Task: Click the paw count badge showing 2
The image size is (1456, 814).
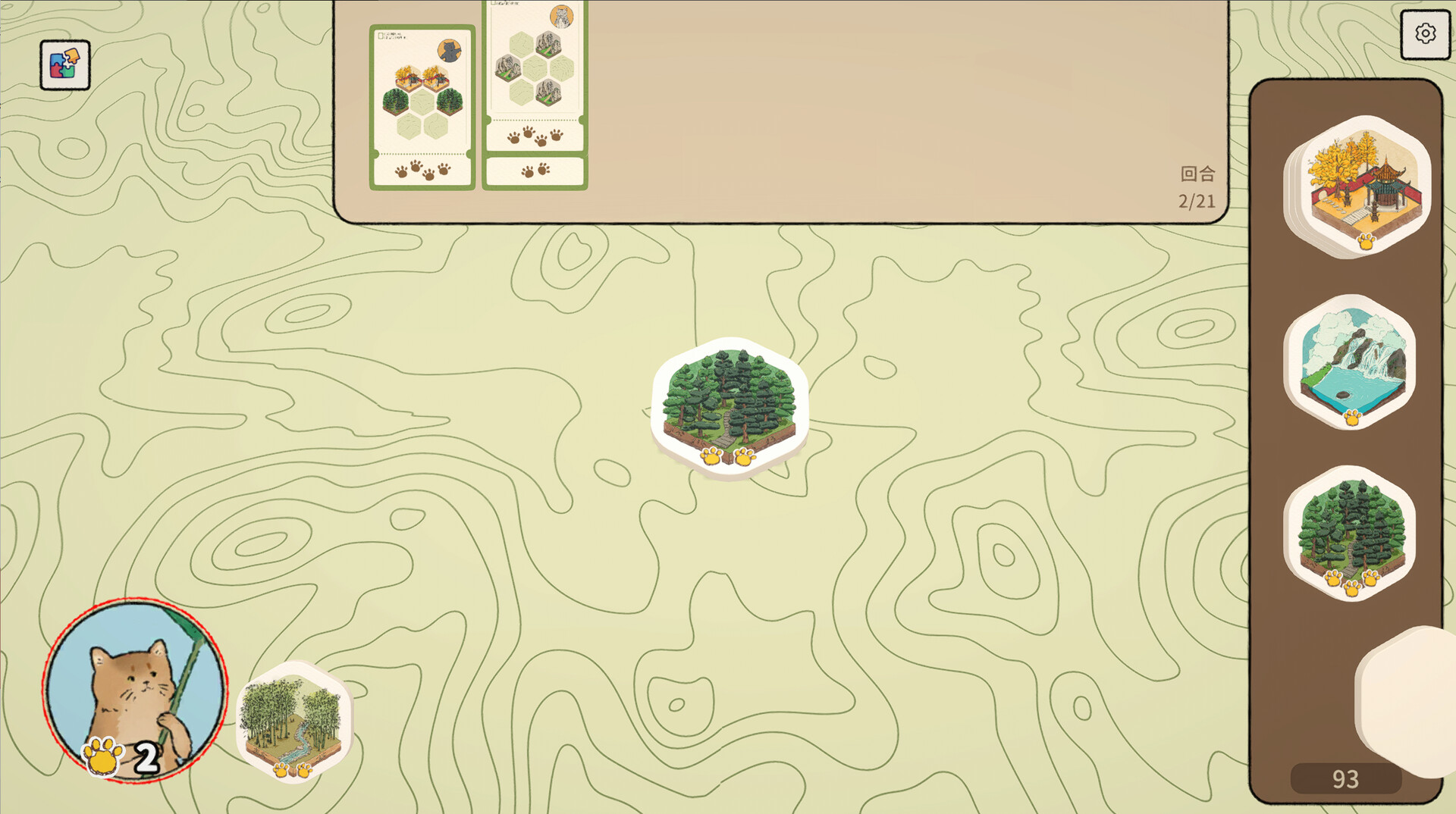Action: pos(121,758)
